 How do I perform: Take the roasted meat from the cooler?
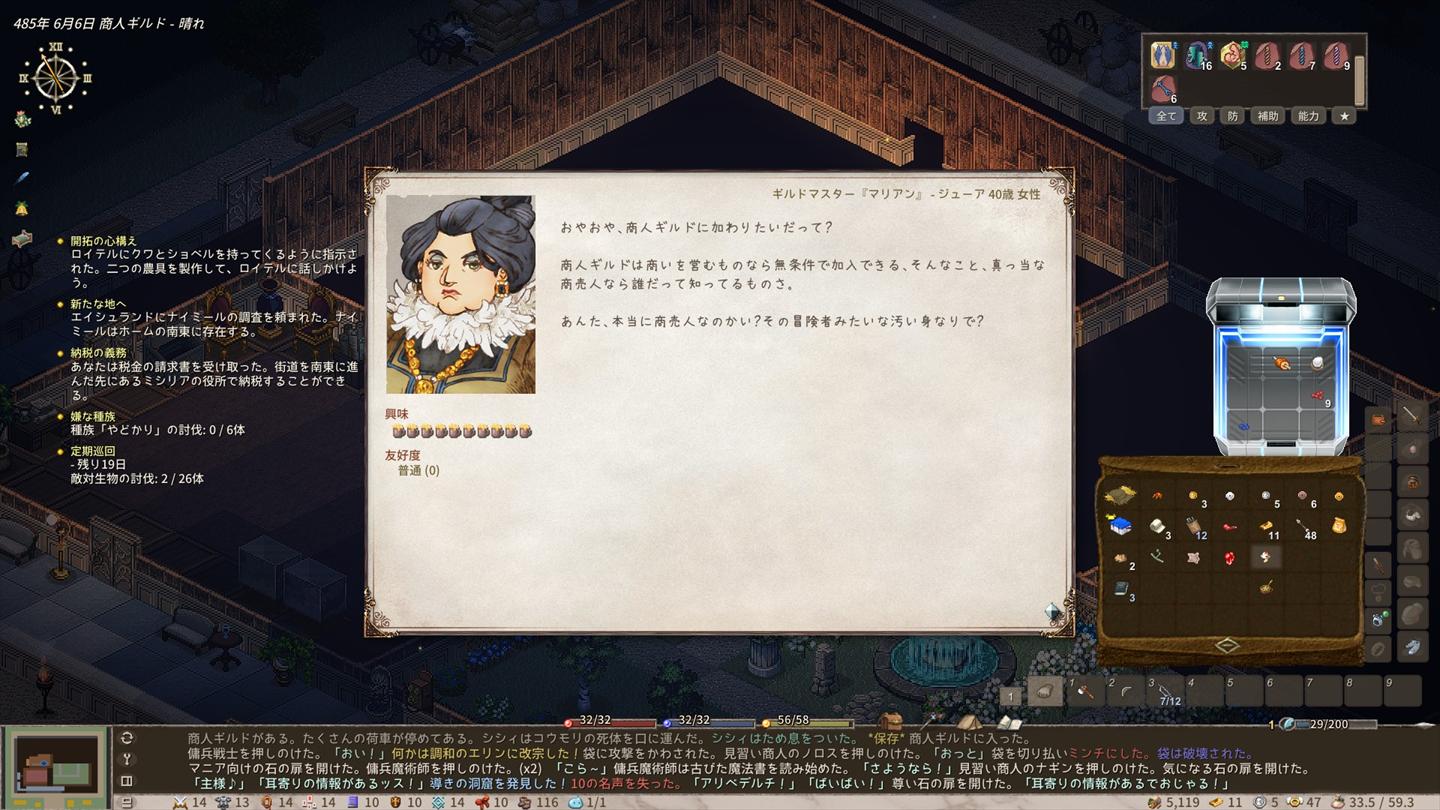pyautogui.click(x=1283, y=364)
